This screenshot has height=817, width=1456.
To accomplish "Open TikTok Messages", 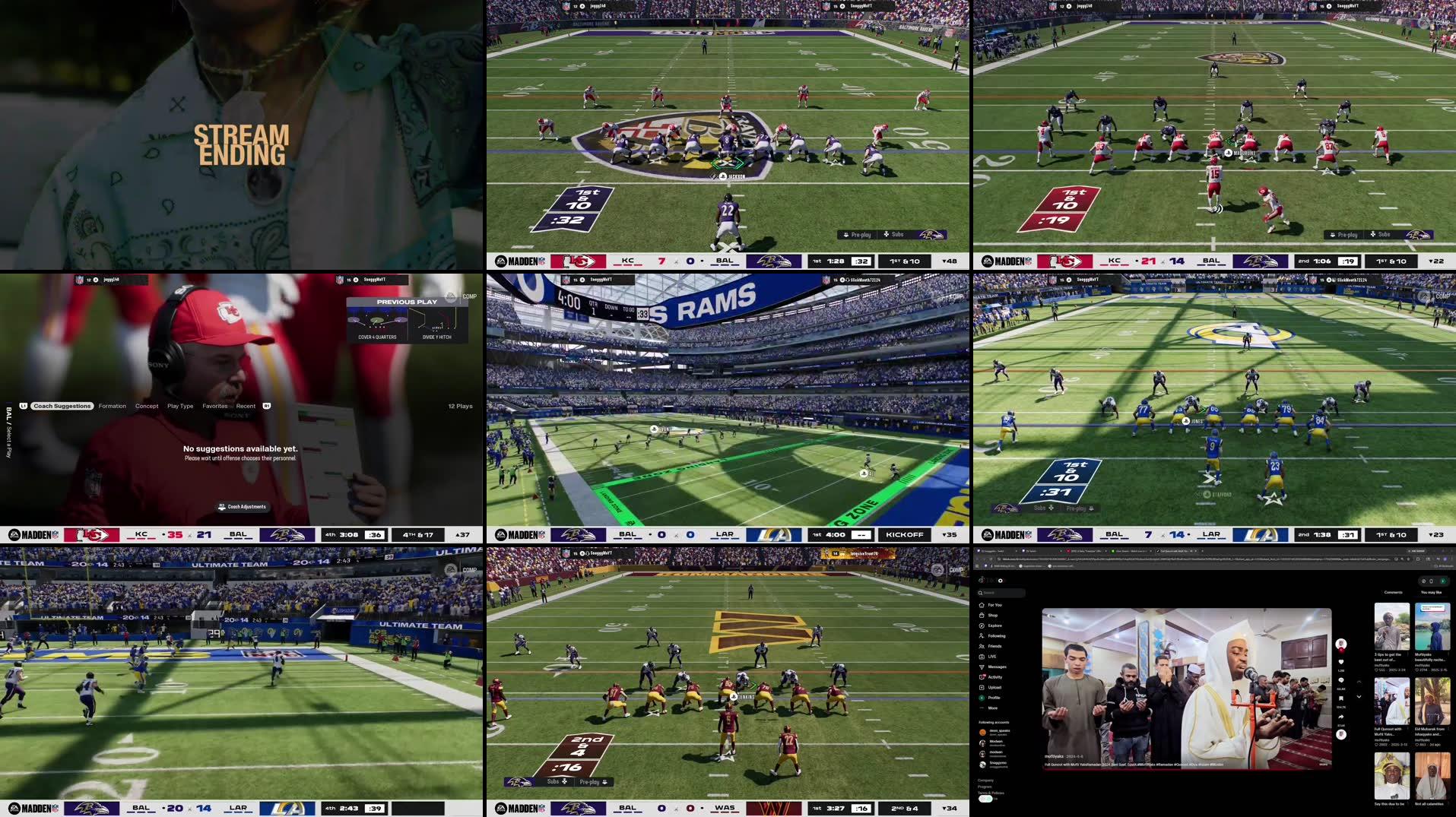I will pos(996,667).
